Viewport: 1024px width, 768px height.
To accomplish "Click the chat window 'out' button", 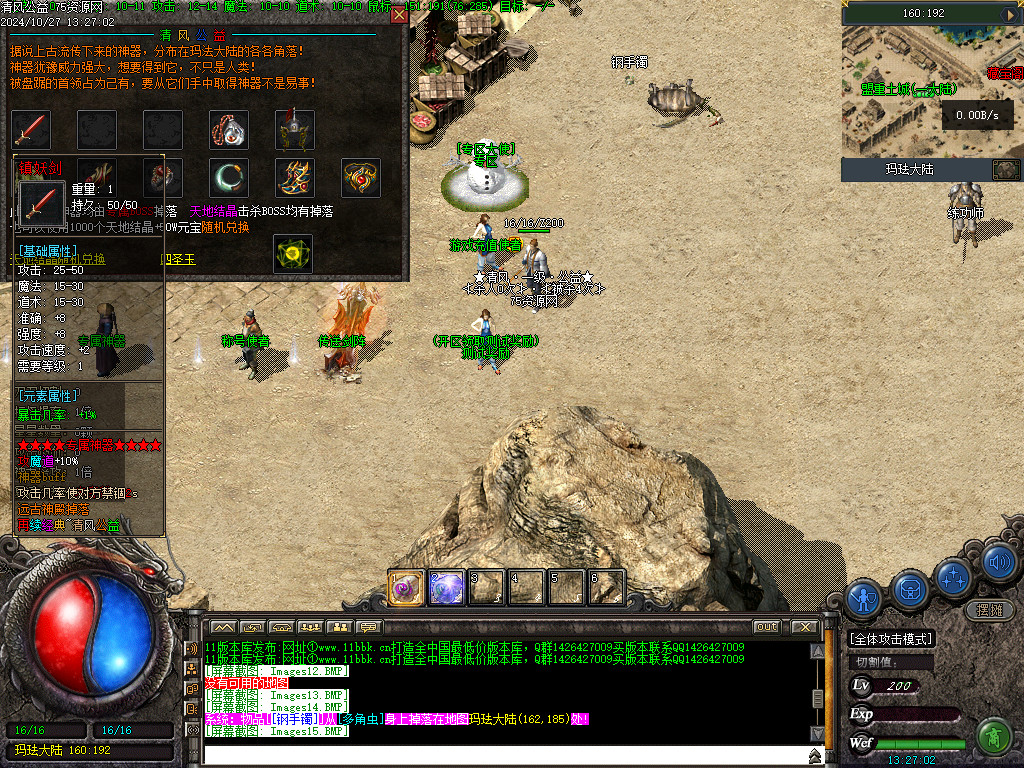I will click(x=766, y=627).
